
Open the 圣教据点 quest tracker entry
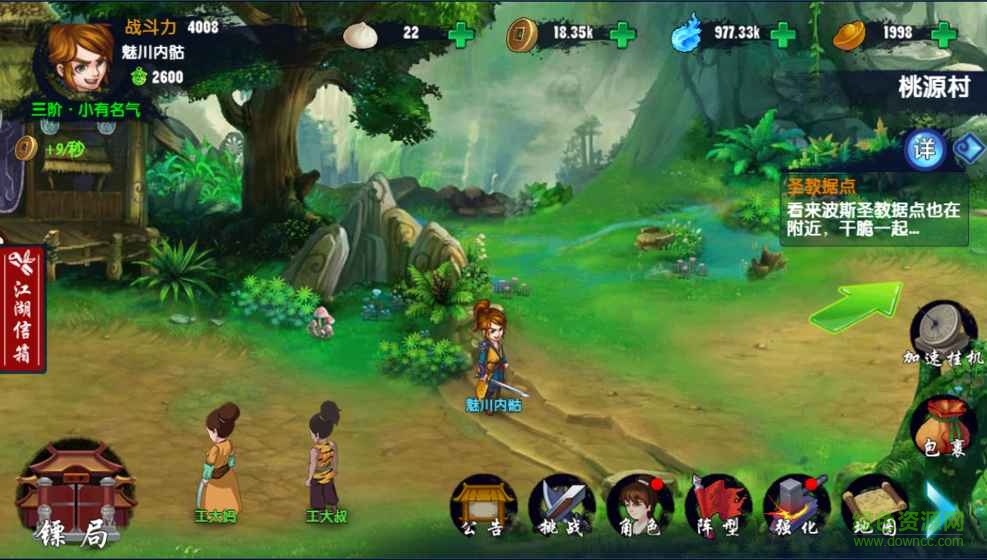click(873, 210)
